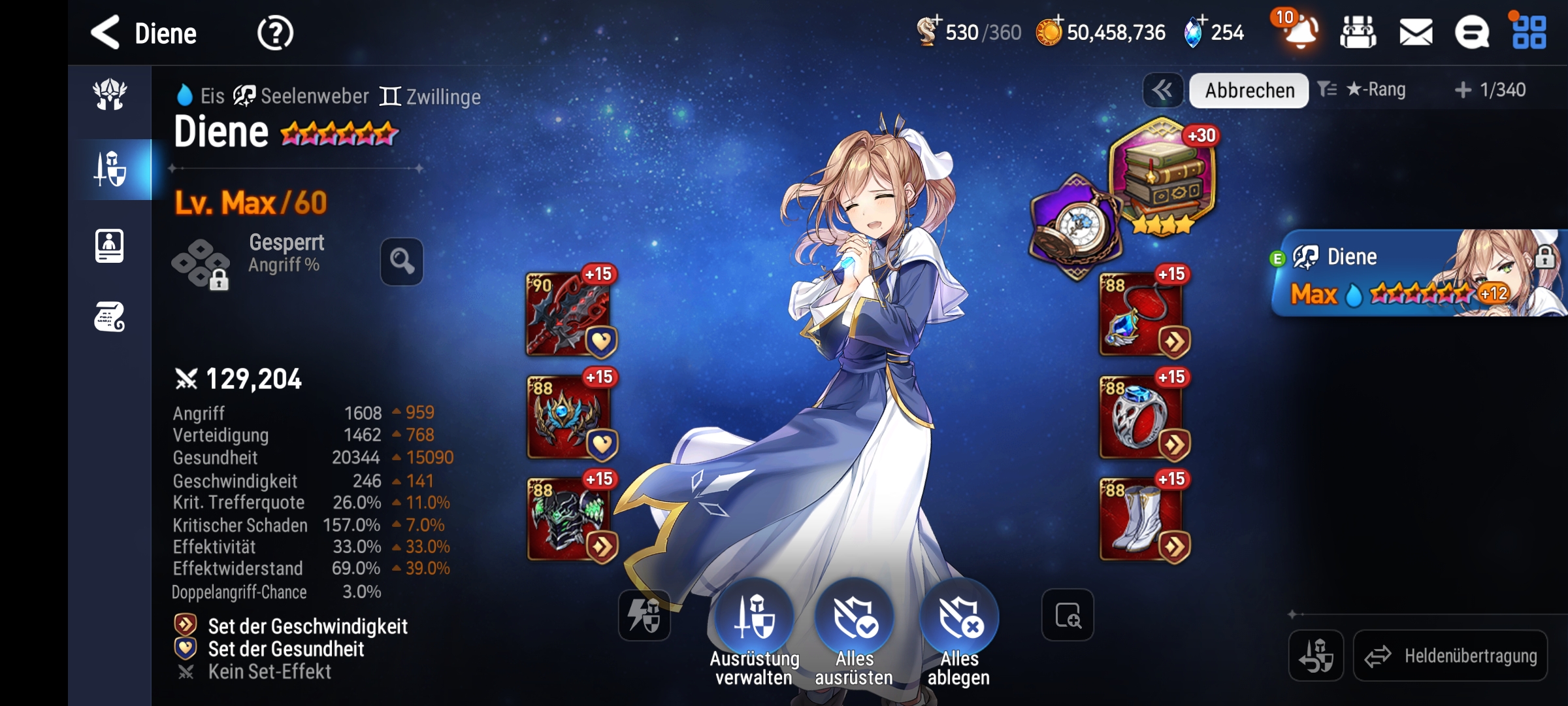Select the blue pendant necklace slot
This screenshot has height=706, width=1568.
(x=1141, y=314)
